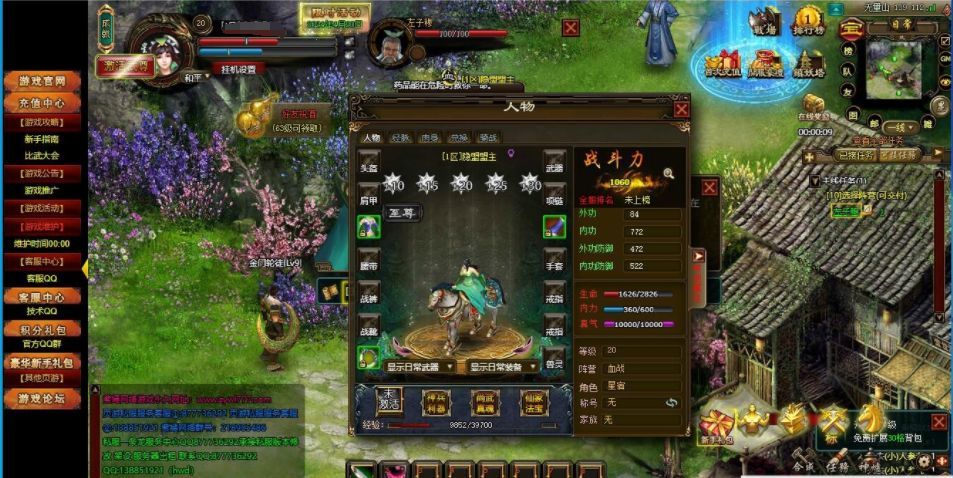This screenshot has width=953, height=478.
Task: Open the 游戏论坛 forum link
Action: click(x=41, y=398)
